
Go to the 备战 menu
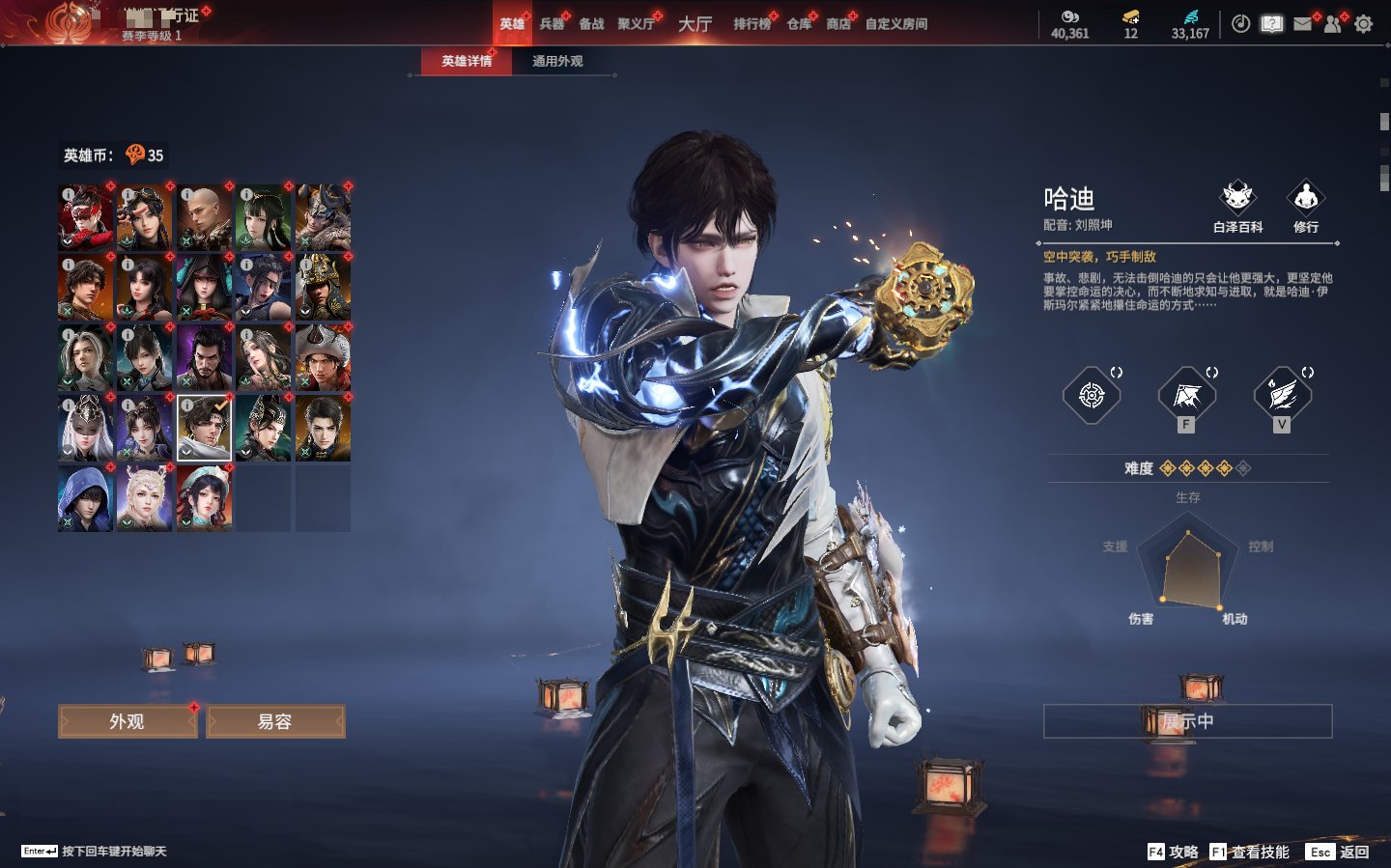click(591, 24)
